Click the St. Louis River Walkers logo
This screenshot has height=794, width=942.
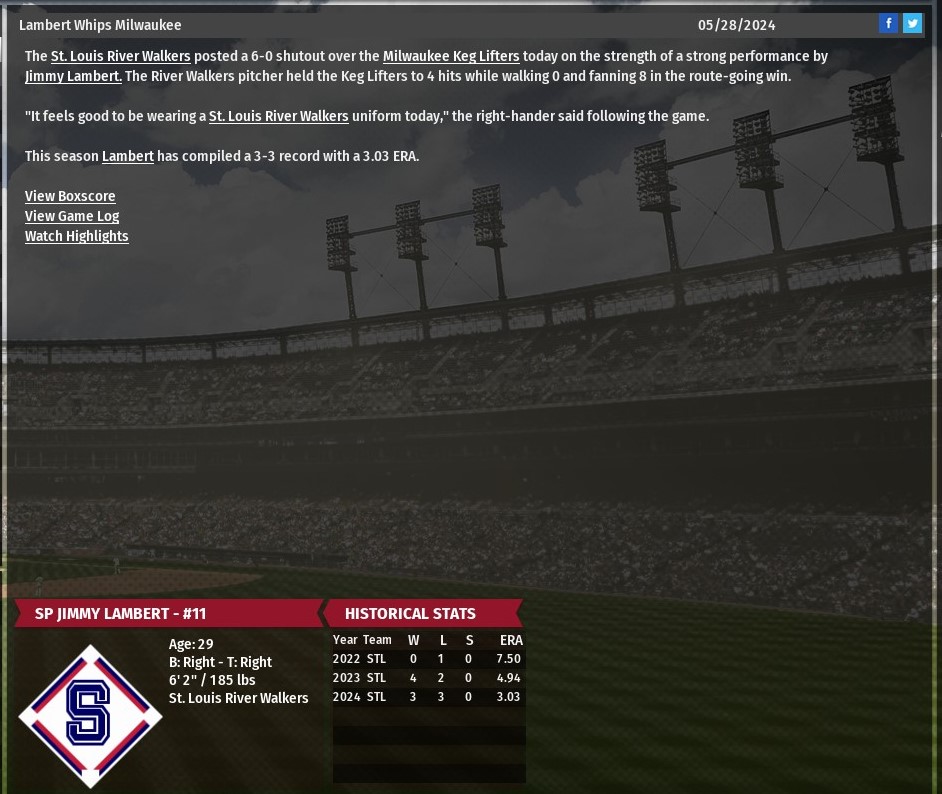pyautogui.click(x=90, y=715)
